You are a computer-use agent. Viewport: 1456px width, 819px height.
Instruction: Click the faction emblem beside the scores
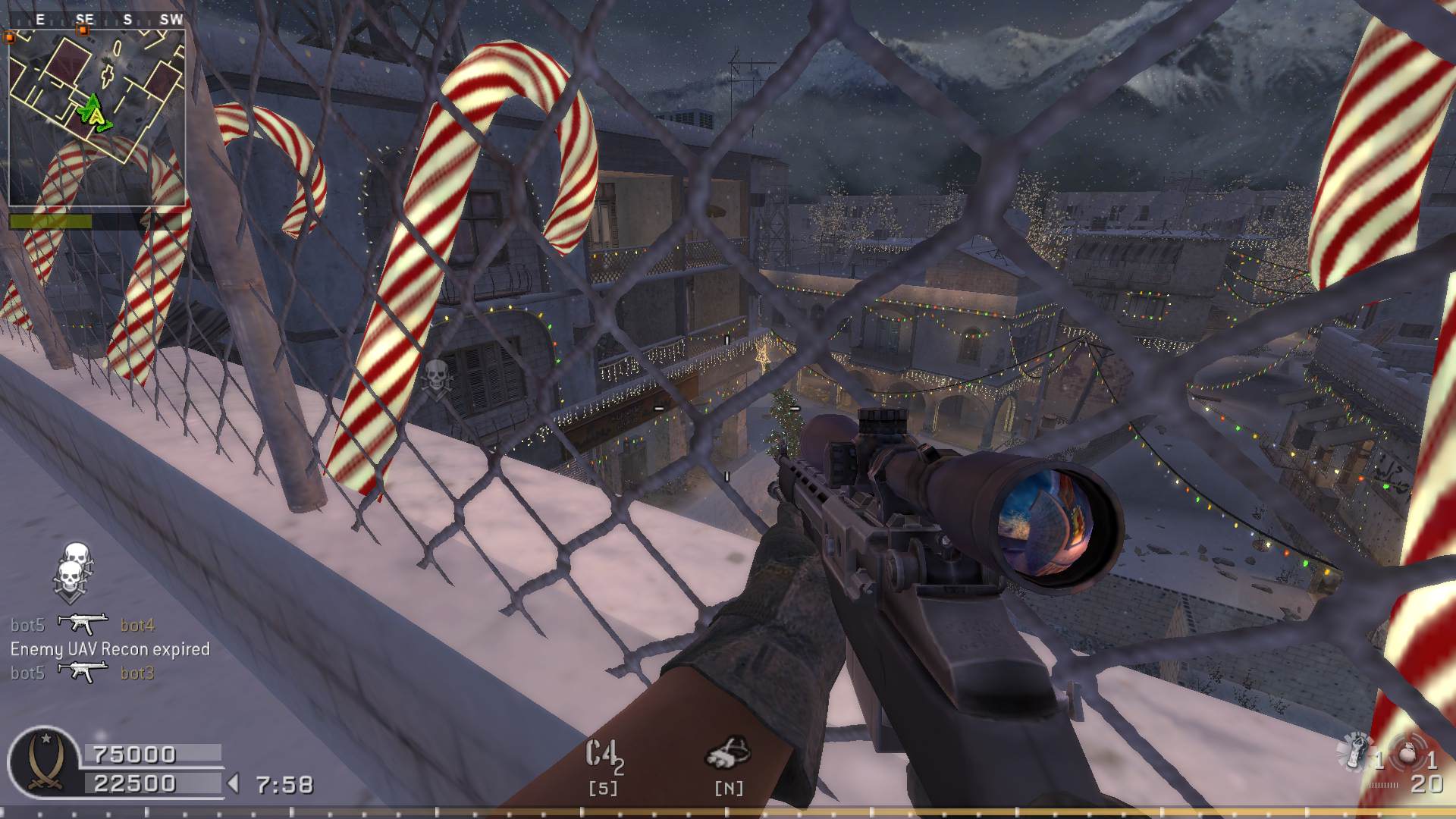coord(42,763)
